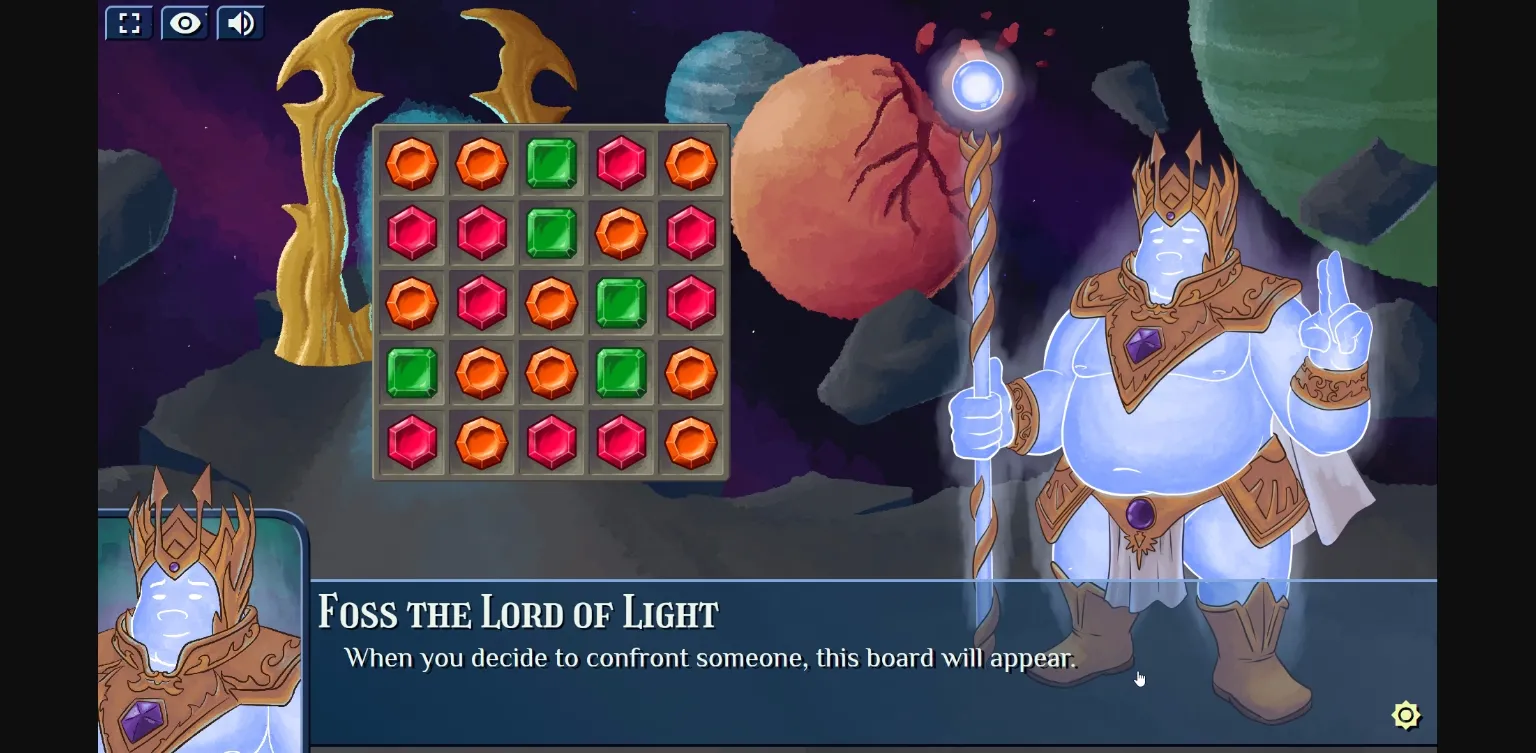The height and width of the screenshot is (753, 1536).
Task: Click the name label Foss the Lord of Light
Action: pos(518,610)
